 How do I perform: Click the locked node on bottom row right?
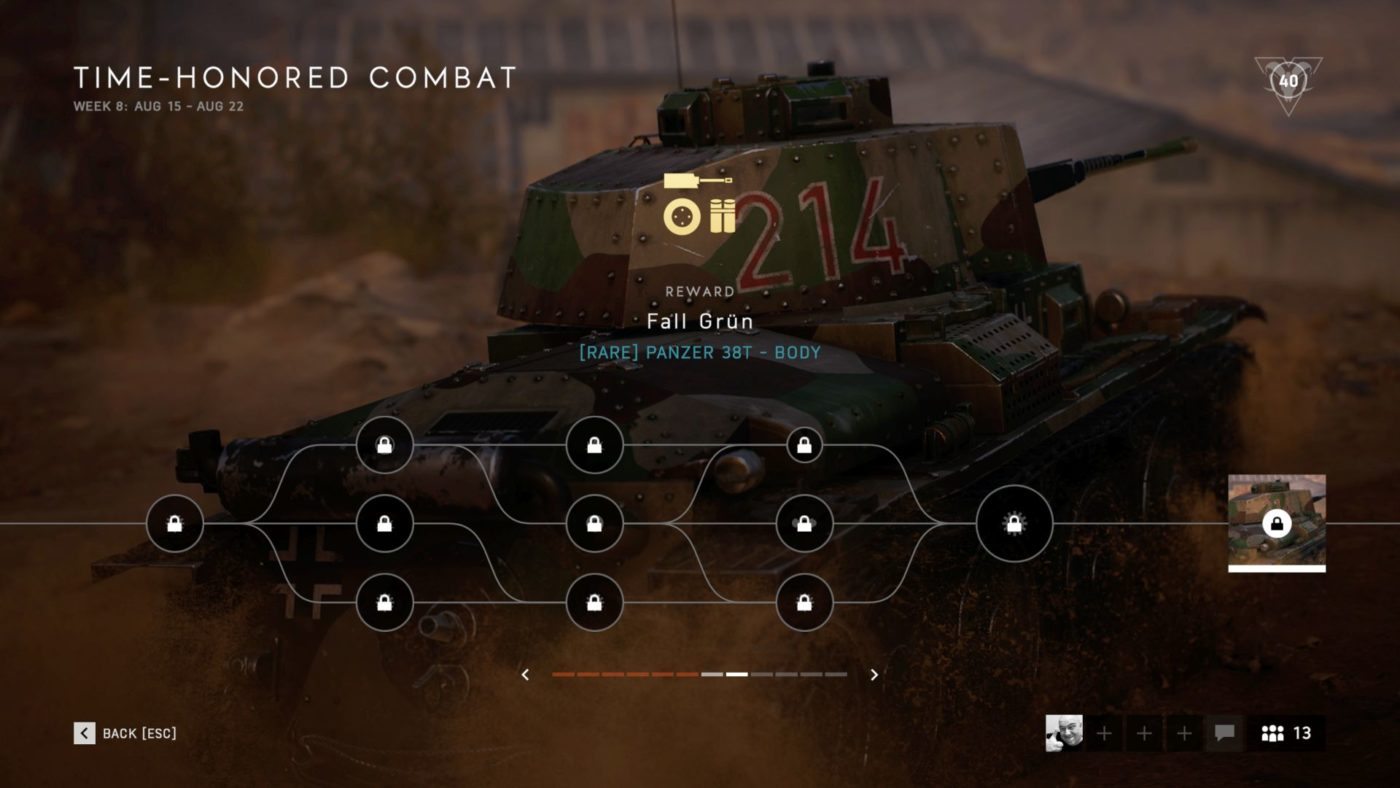(x=803, y=602)
